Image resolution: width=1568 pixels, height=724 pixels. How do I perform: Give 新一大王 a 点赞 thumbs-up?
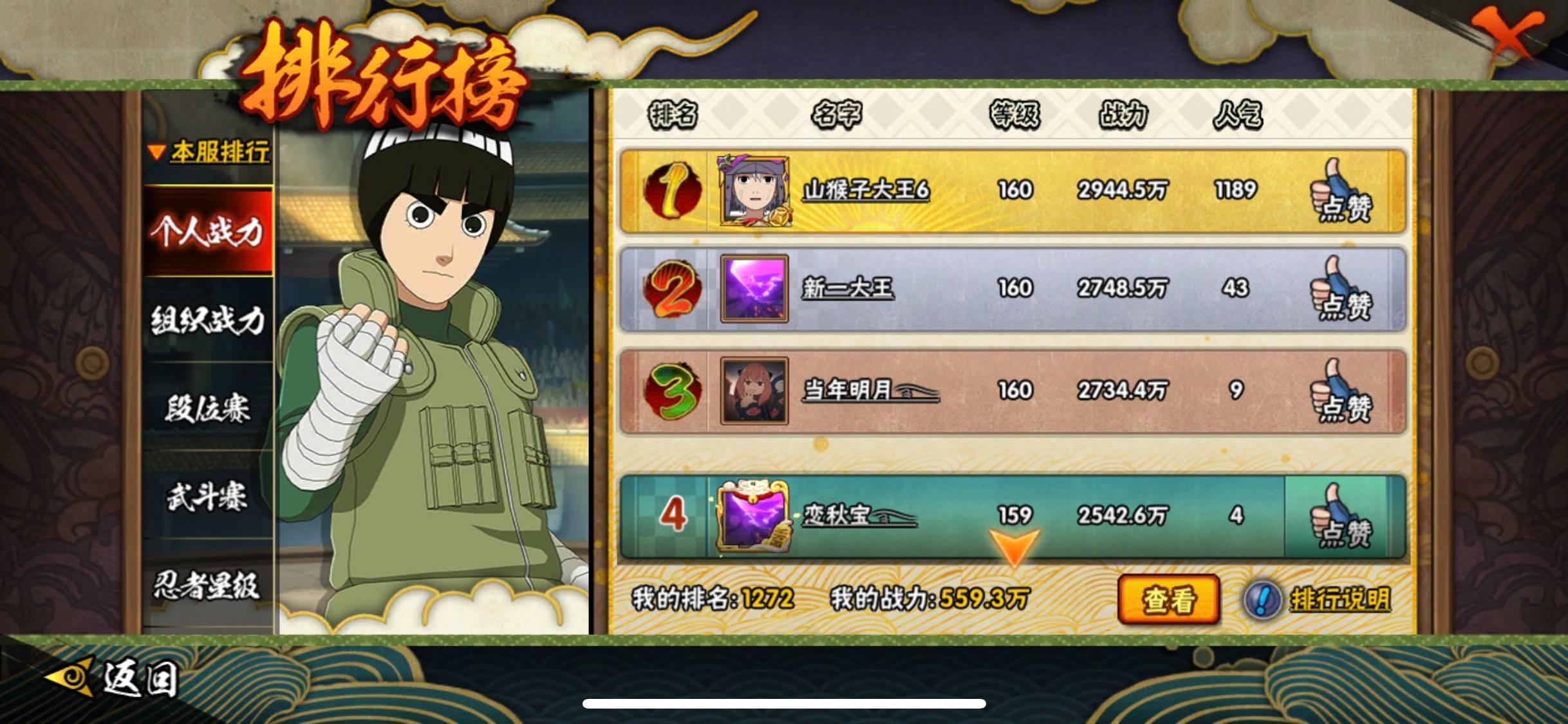[1343, 289]
